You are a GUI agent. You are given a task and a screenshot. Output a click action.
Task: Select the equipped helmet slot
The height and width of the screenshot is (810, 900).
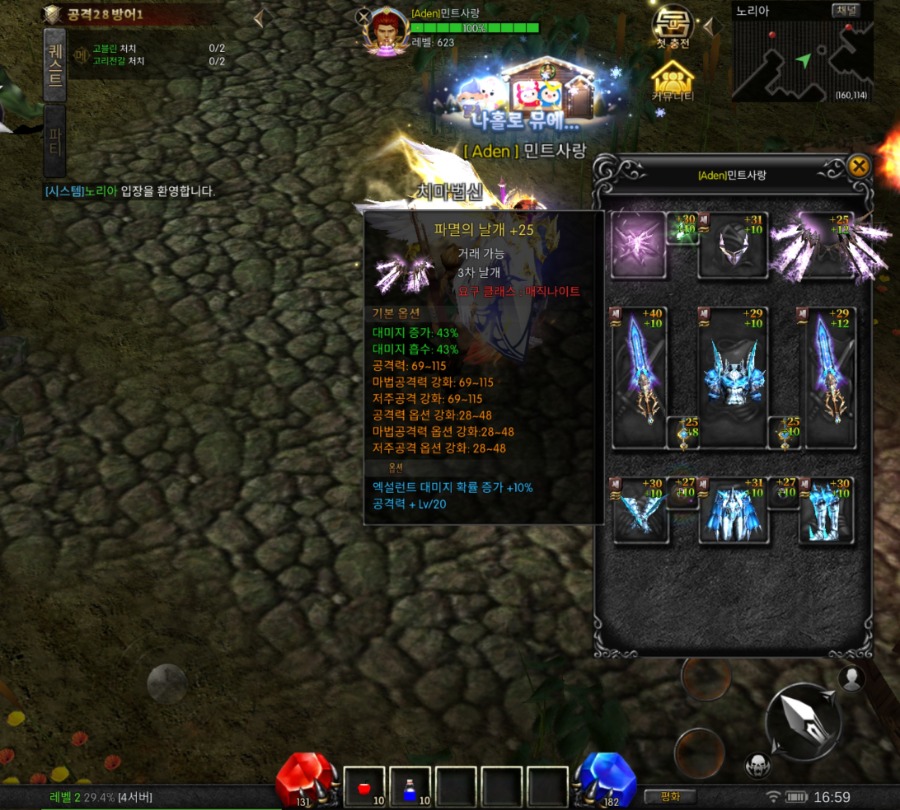pyautogui.click(x=733, y=244)
